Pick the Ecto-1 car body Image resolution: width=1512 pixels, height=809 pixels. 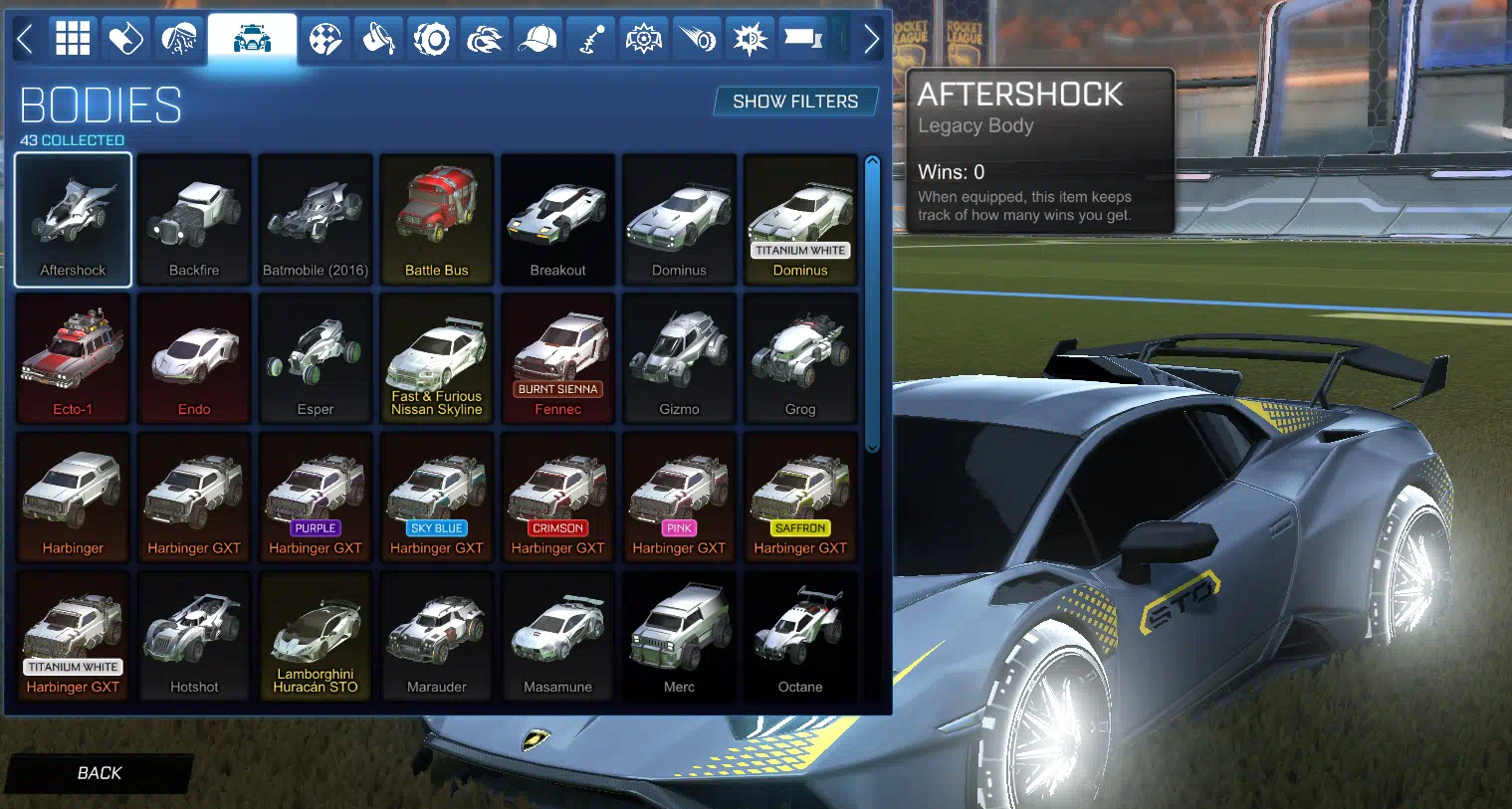73,358
